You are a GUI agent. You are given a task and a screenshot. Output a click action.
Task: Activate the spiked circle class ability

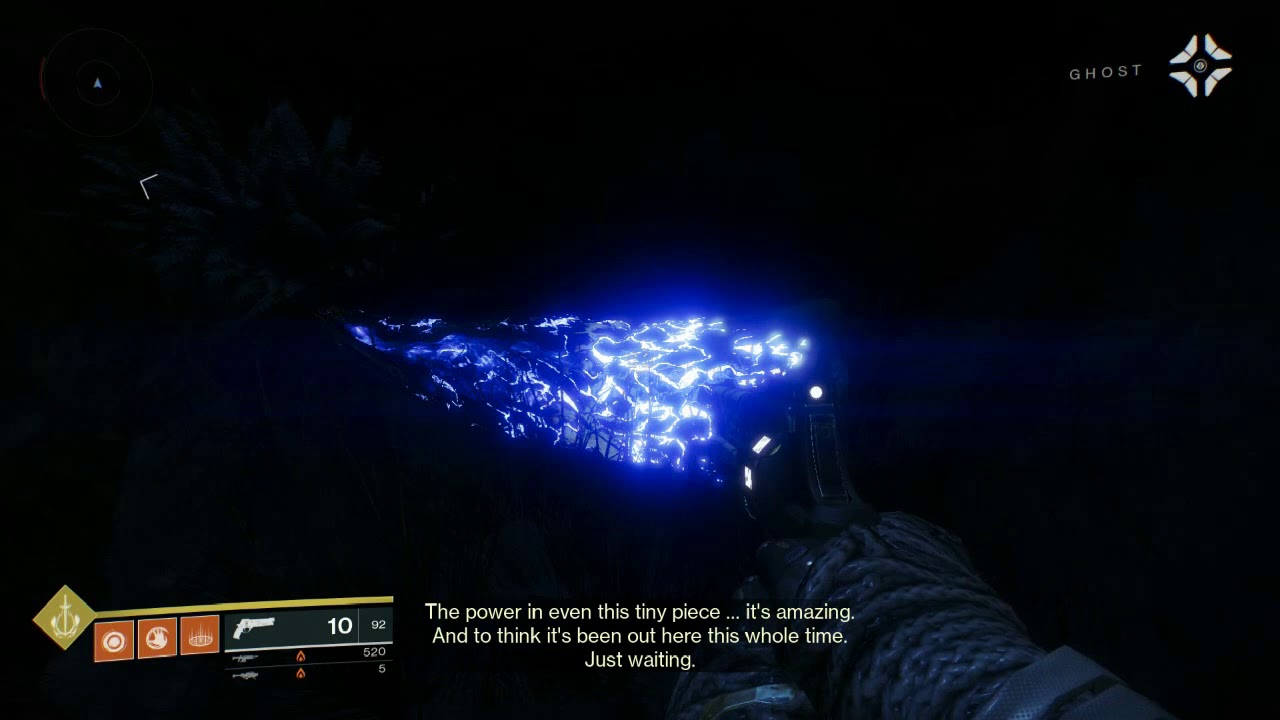click(201, 637)
